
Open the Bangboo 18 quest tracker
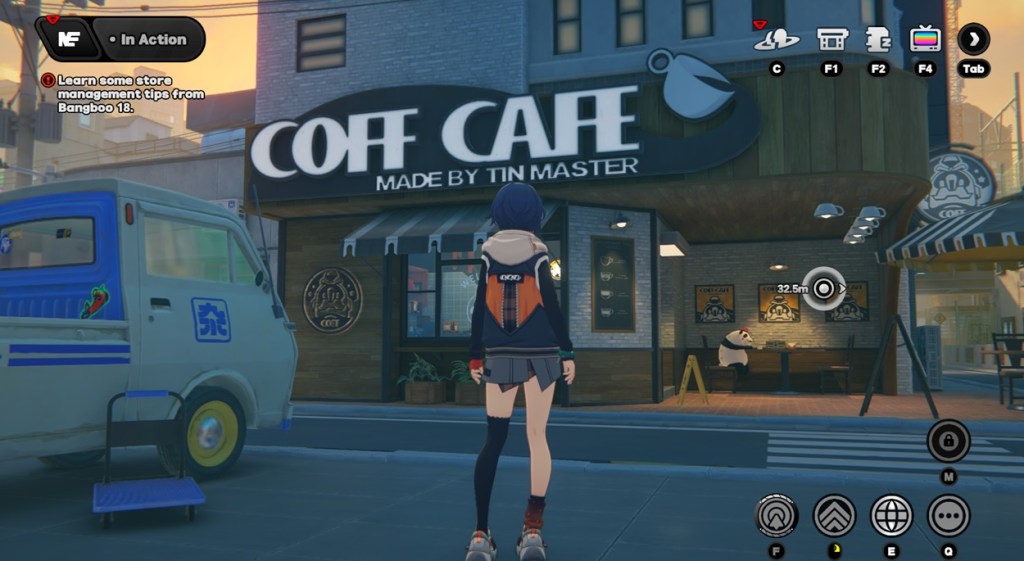[125, 93]
